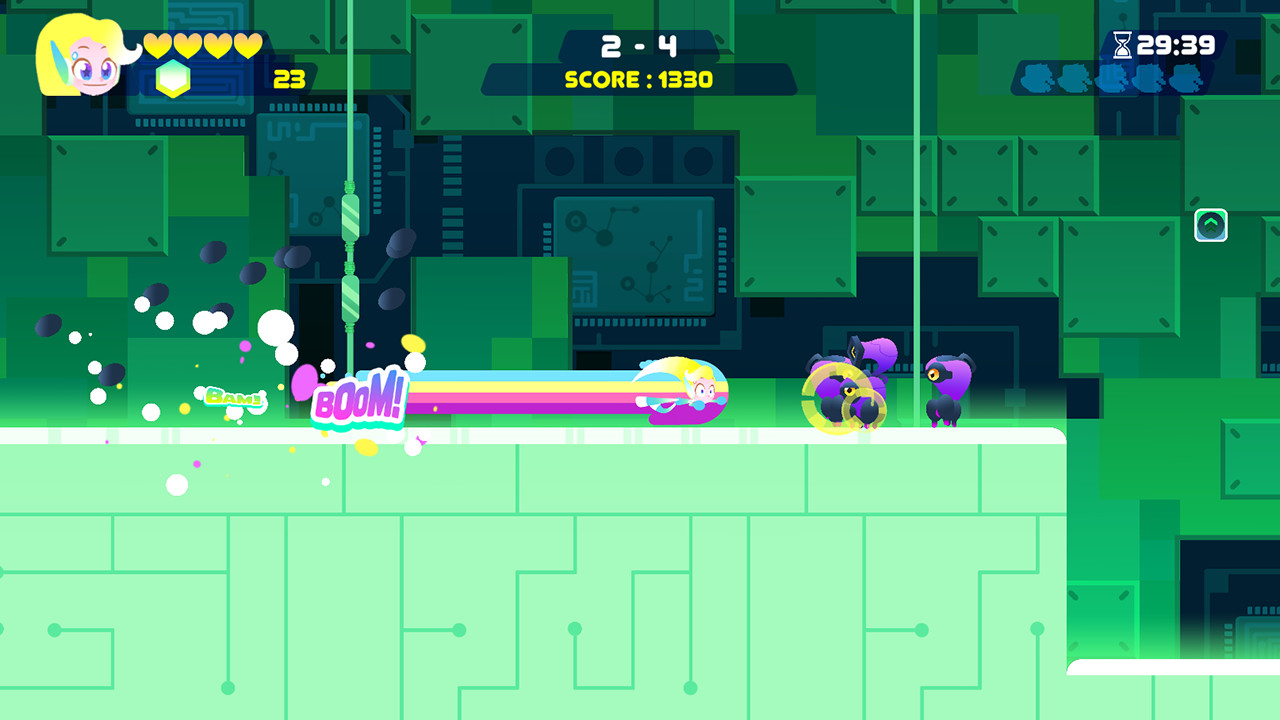Click the BAM! effect text
1280x720 pixels.
pos(235,396)
